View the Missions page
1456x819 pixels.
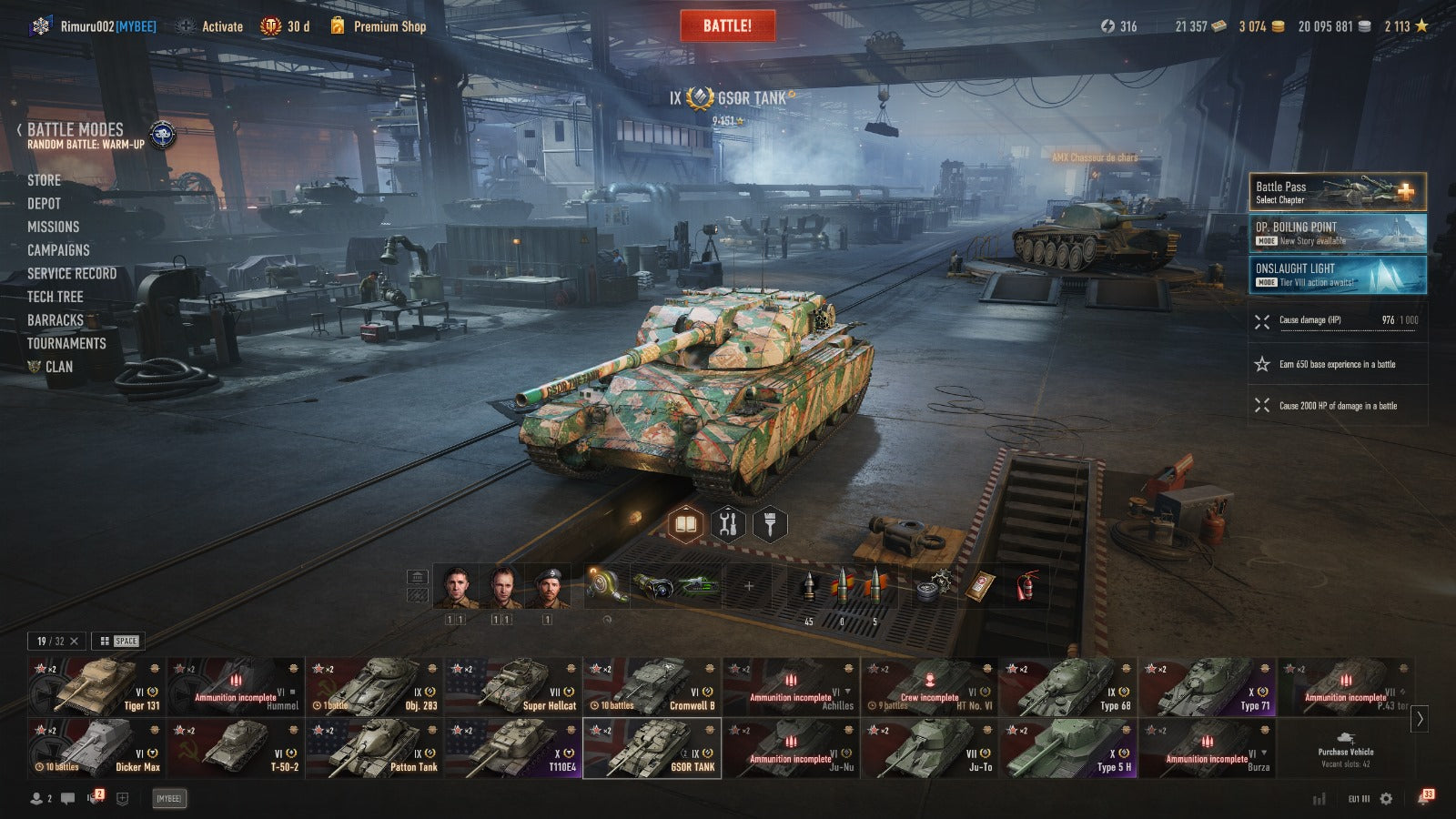click(53, 227)
